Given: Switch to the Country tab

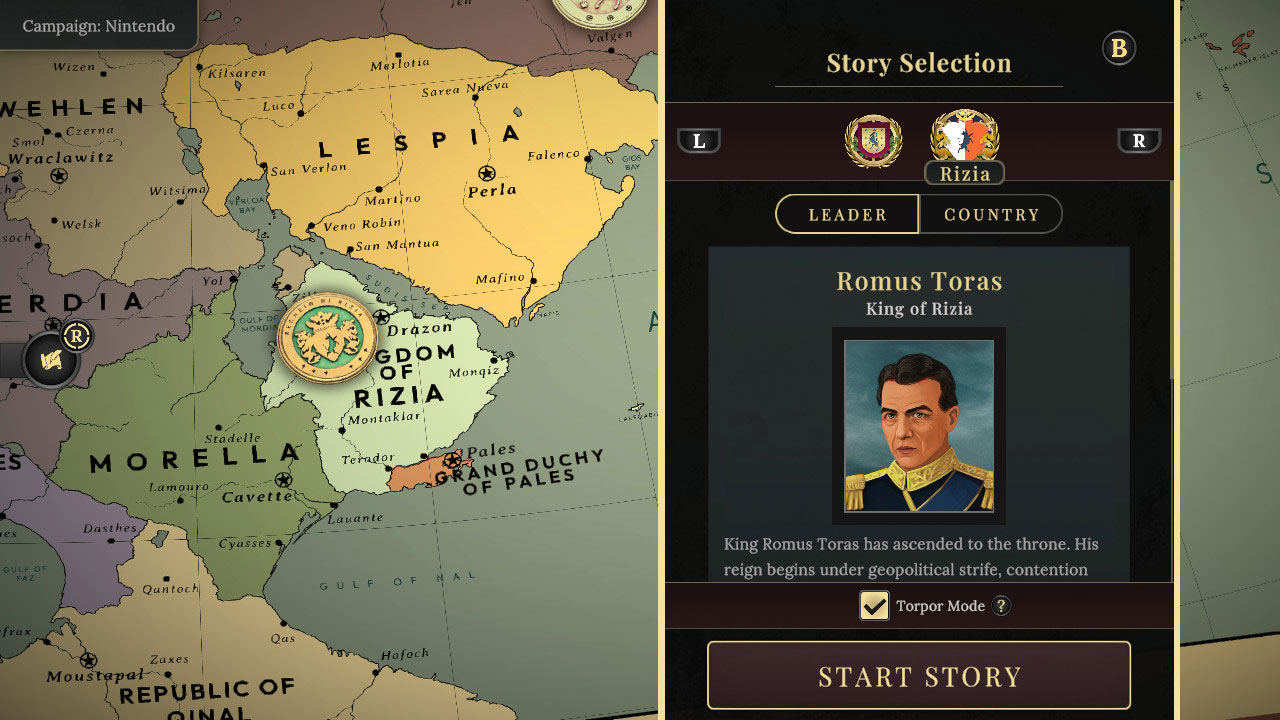Looking at the screenshot, I should click(x=991, y=213).
